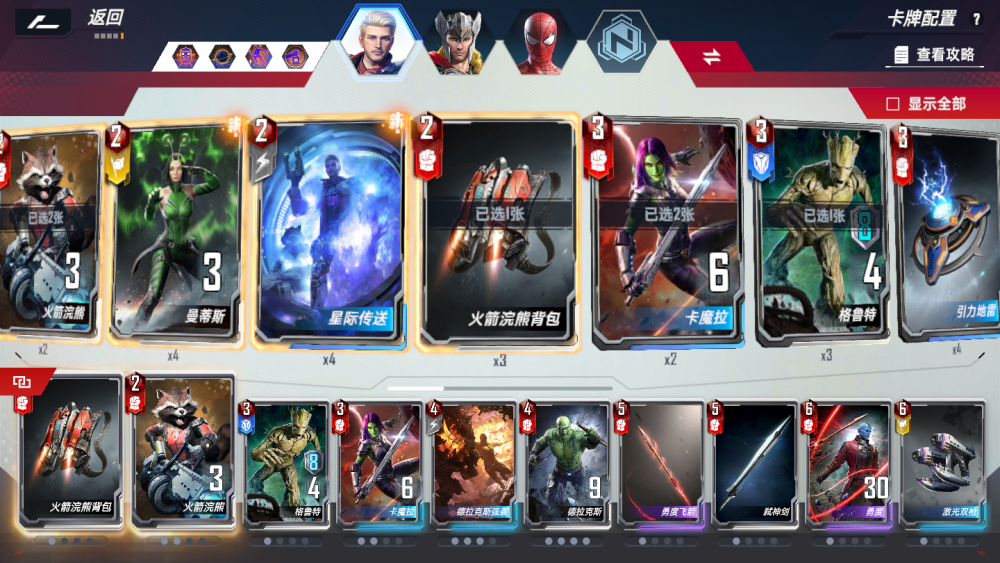Select the 弑神剑 sword card
Screen dimensions: 1000x563
click(x=750, y=464)
